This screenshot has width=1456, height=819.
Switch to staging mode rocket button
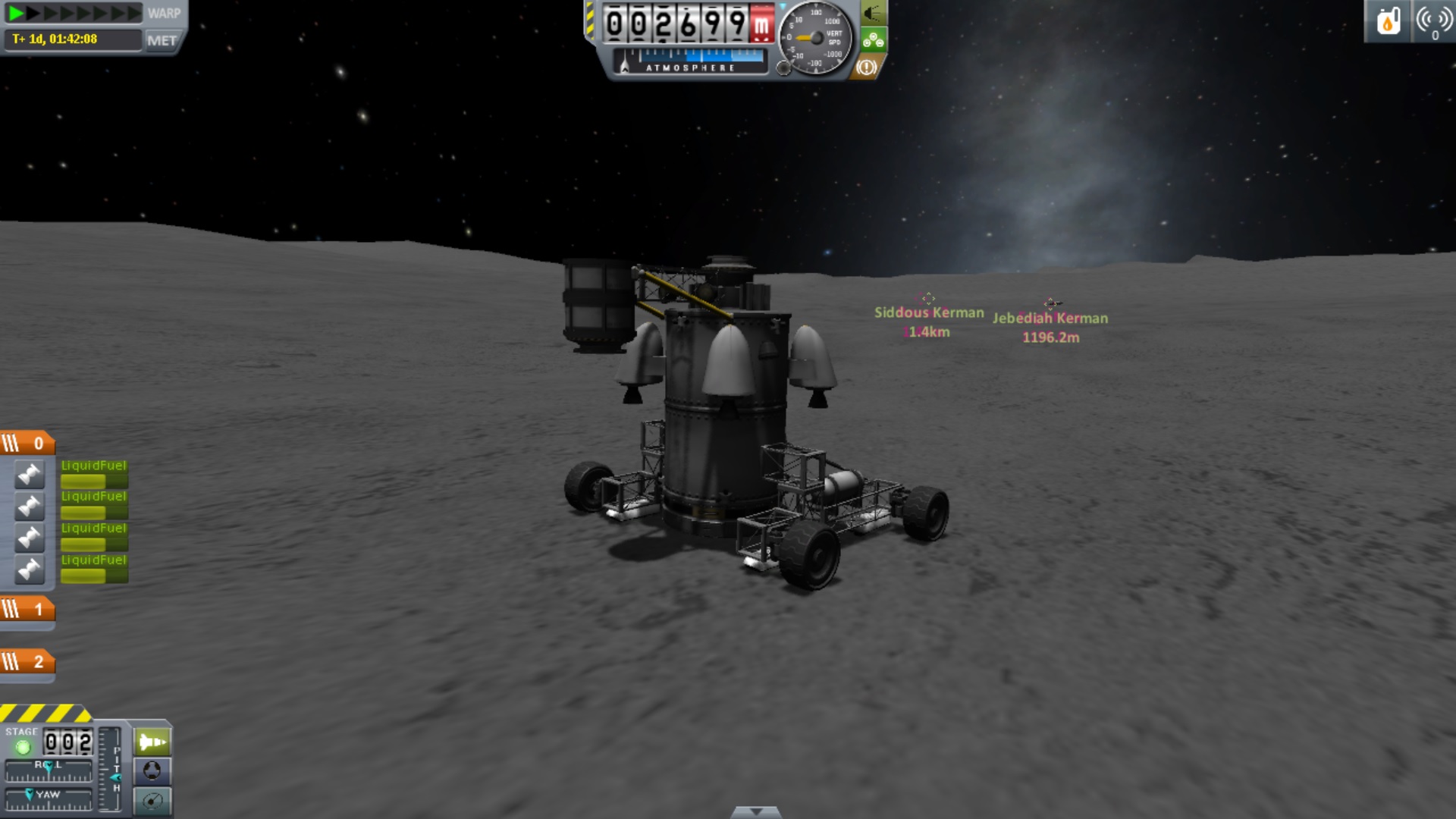point(152,742)
